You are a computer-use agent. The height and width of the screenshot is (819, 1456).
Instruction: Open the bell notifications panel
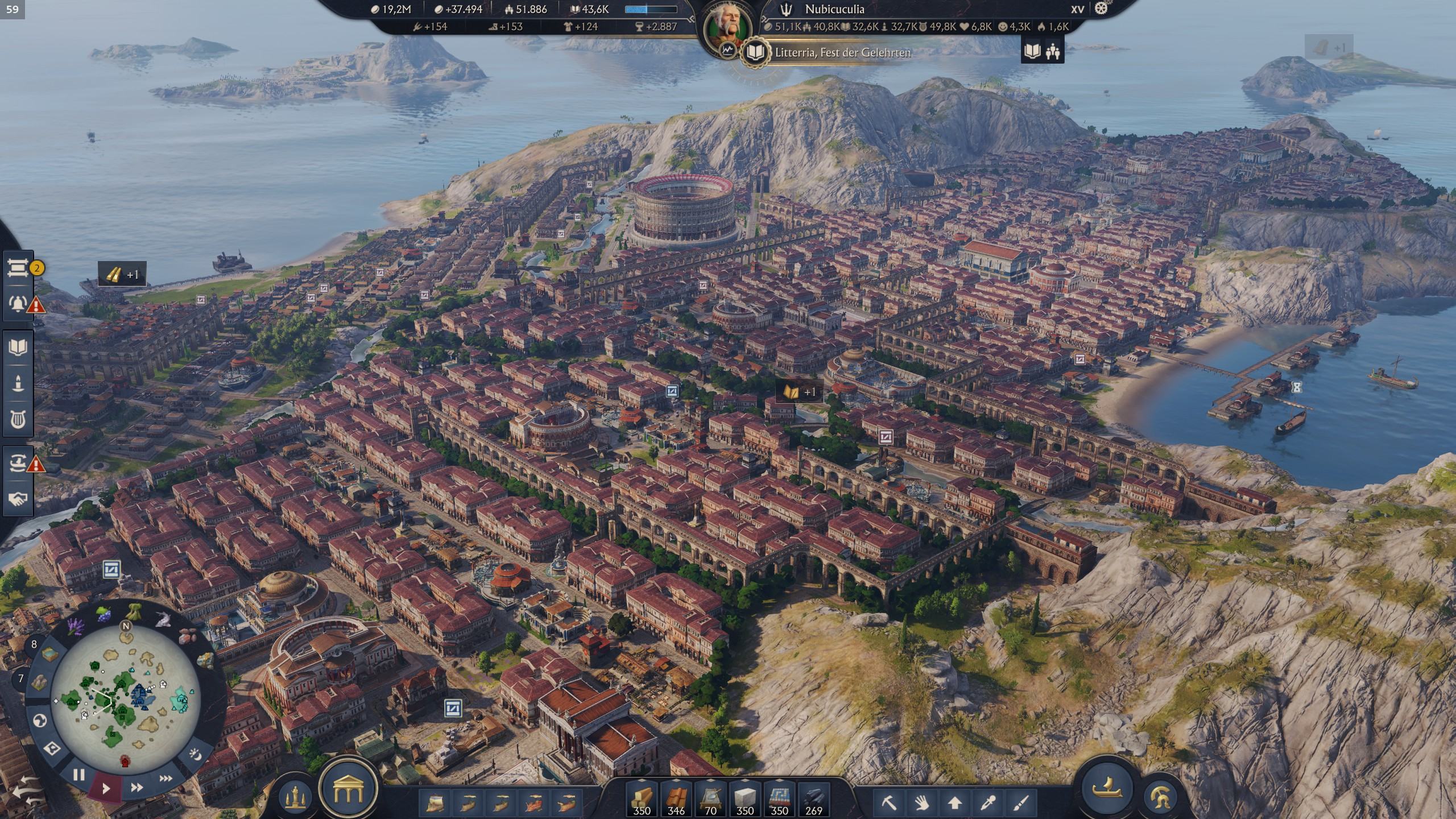[18, 303]
